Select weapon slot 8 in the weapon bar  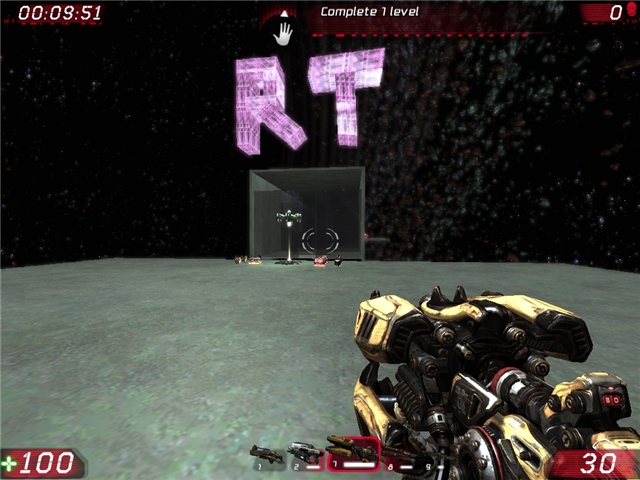(398, 457)
